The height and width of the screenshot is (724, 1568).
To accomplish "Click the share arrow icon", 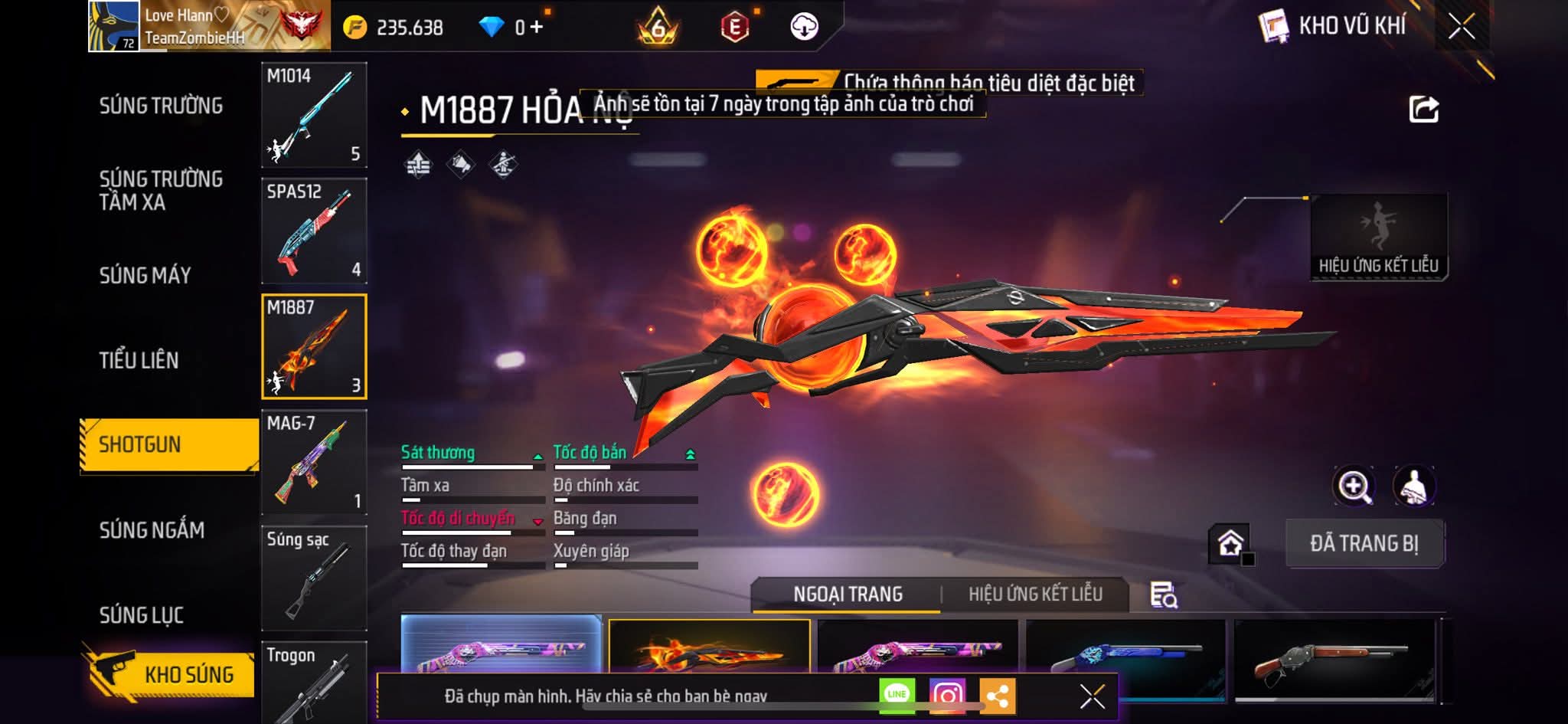I will pyautogui.click(x=1423, y=110).
